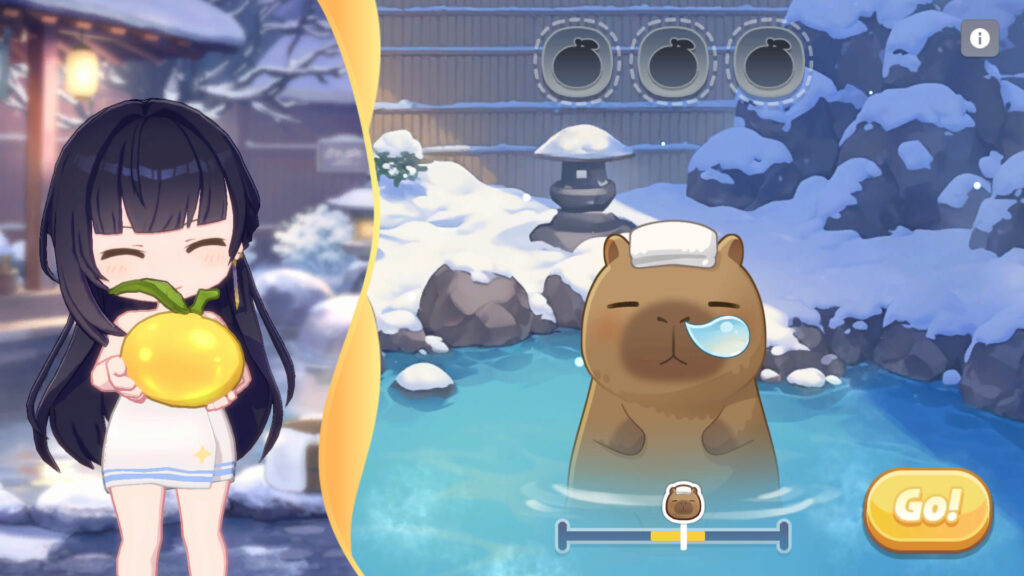This screenshot has width=1024, height=576.
Task: Open the info panel icon
Action: [979, 39]
